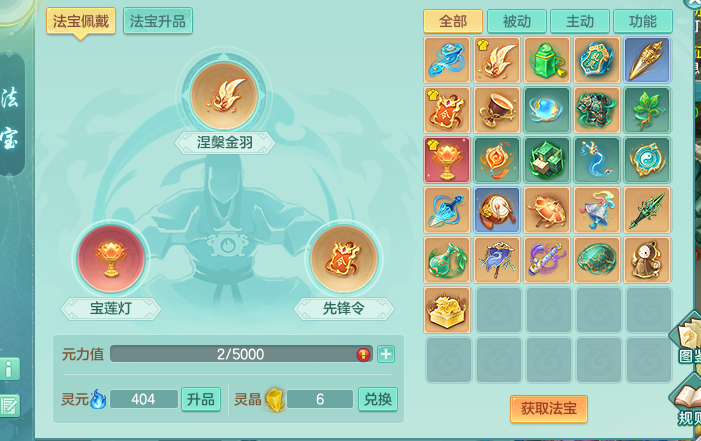Viewport: 701px width, 441px height.
Task: Select the golden treasure chest item
Action: click(x=447, y=310)
